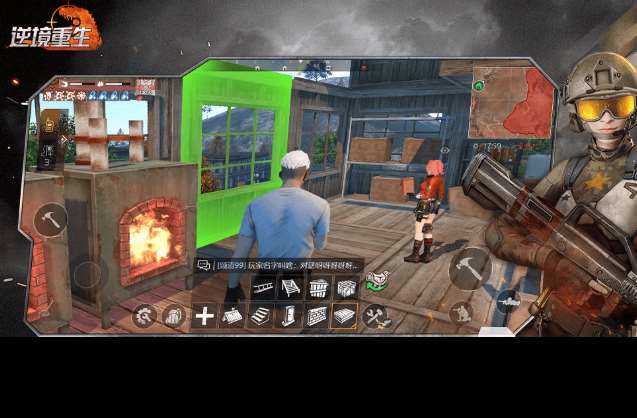
Task: Tap the left-side hammer button
Action: (x=50, y=219)
